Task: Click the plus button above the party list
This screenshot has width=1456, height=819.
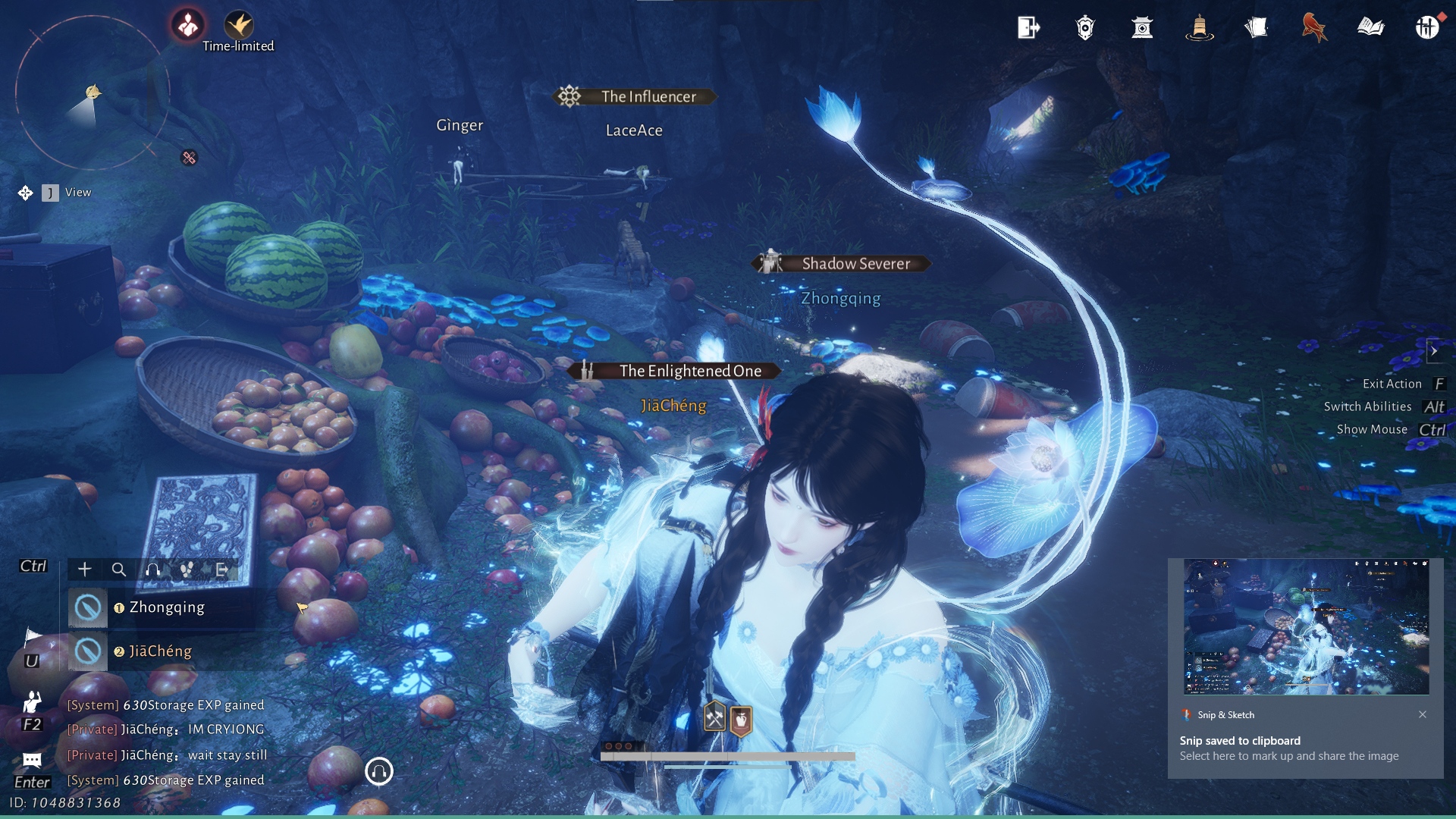Action: 85,570
